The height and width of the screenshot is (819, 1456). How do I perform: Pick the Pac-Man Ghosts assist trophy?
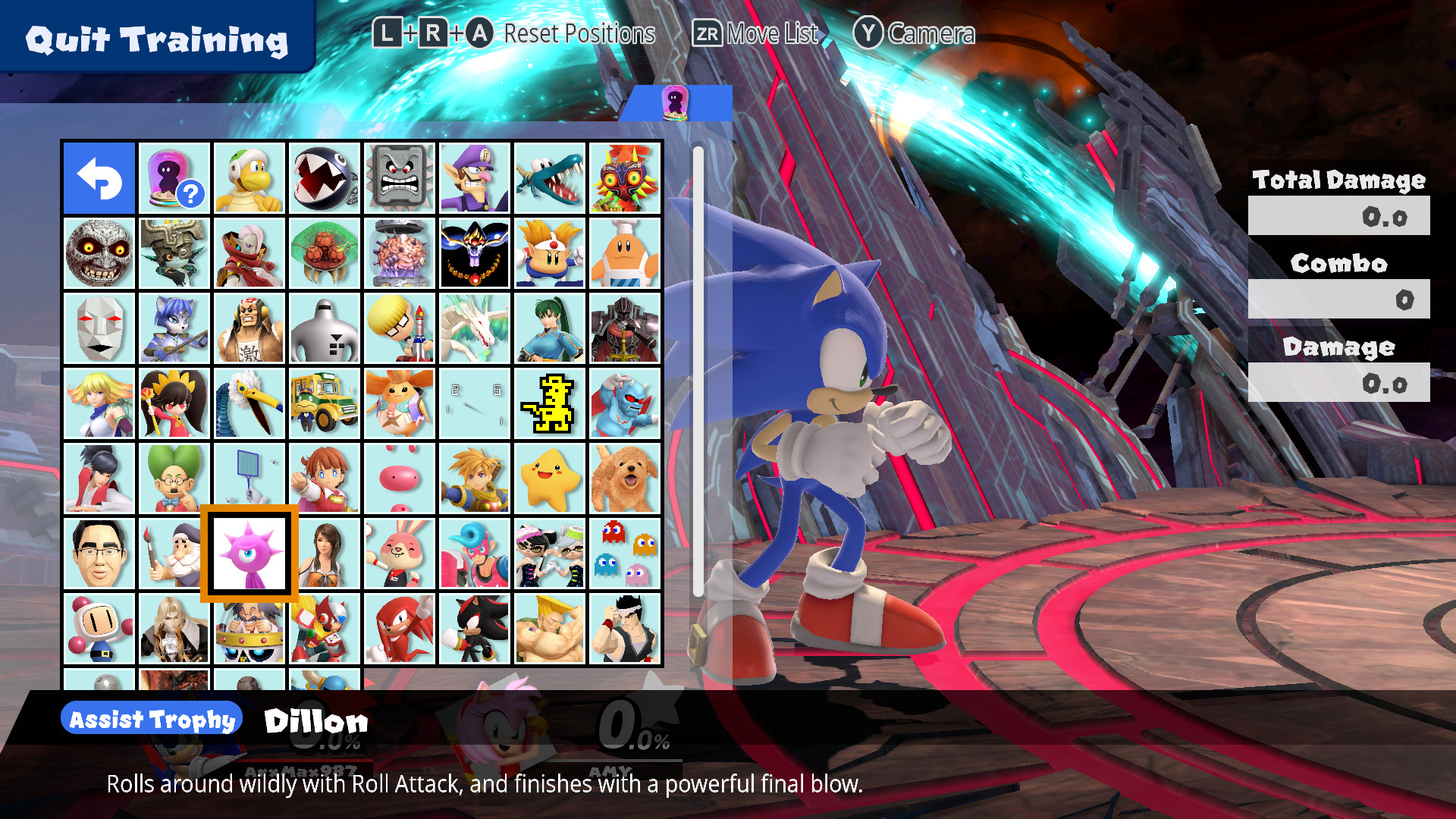pos(625,552)
